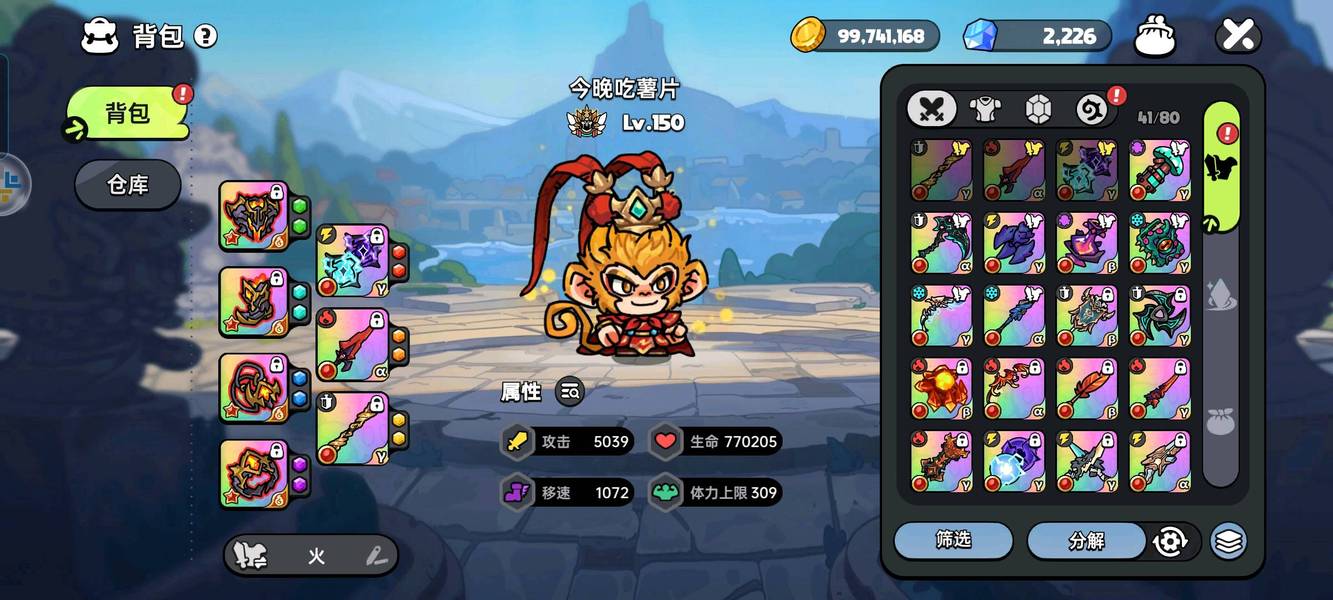Click the coin pouch icon at top
Viewport: 1333px width, 600px height.
click(x=1154, y=37)
